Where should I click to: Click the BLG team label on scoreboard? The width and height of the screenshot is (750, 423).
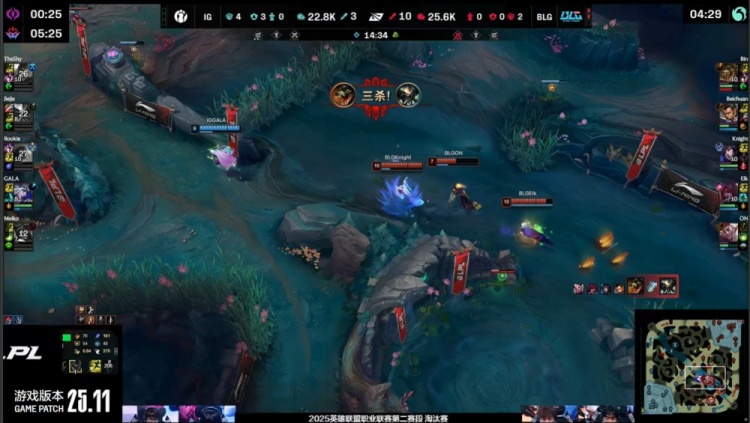coord(543,16)
